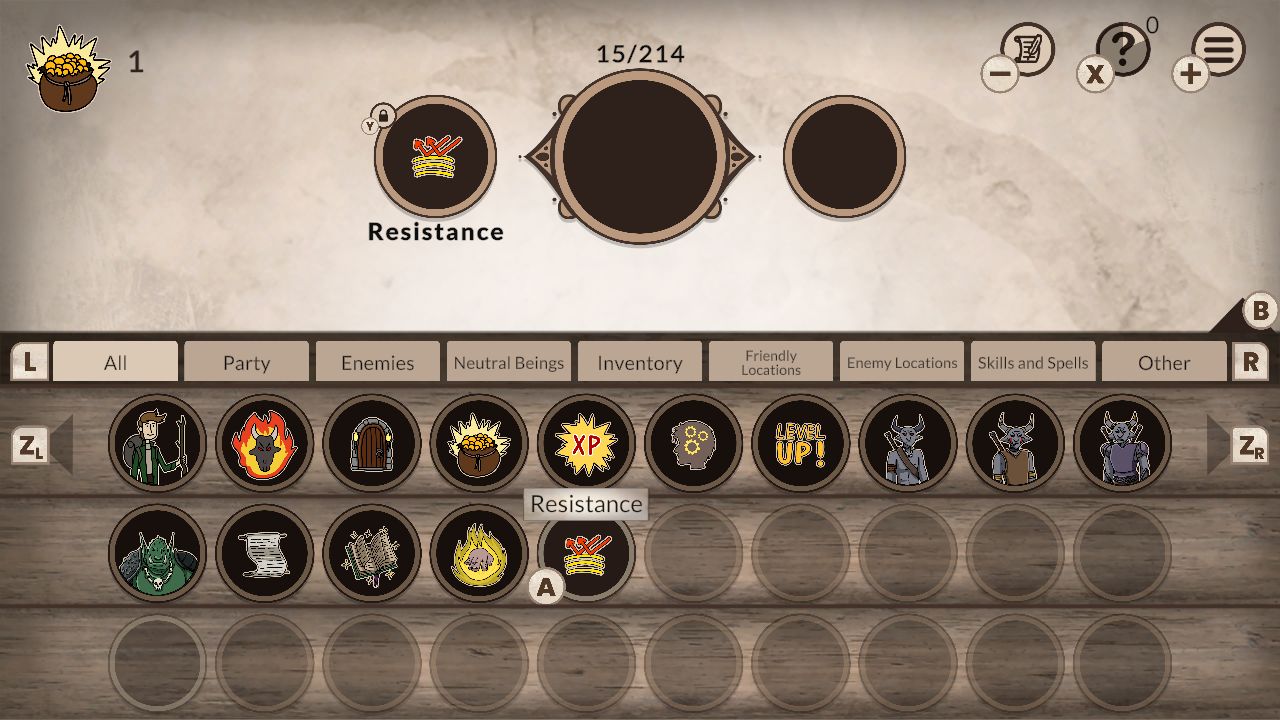Select the sparkling spellbook icon
The image size is (1280, 720).
pyautogui.click(x=371, y=552)
